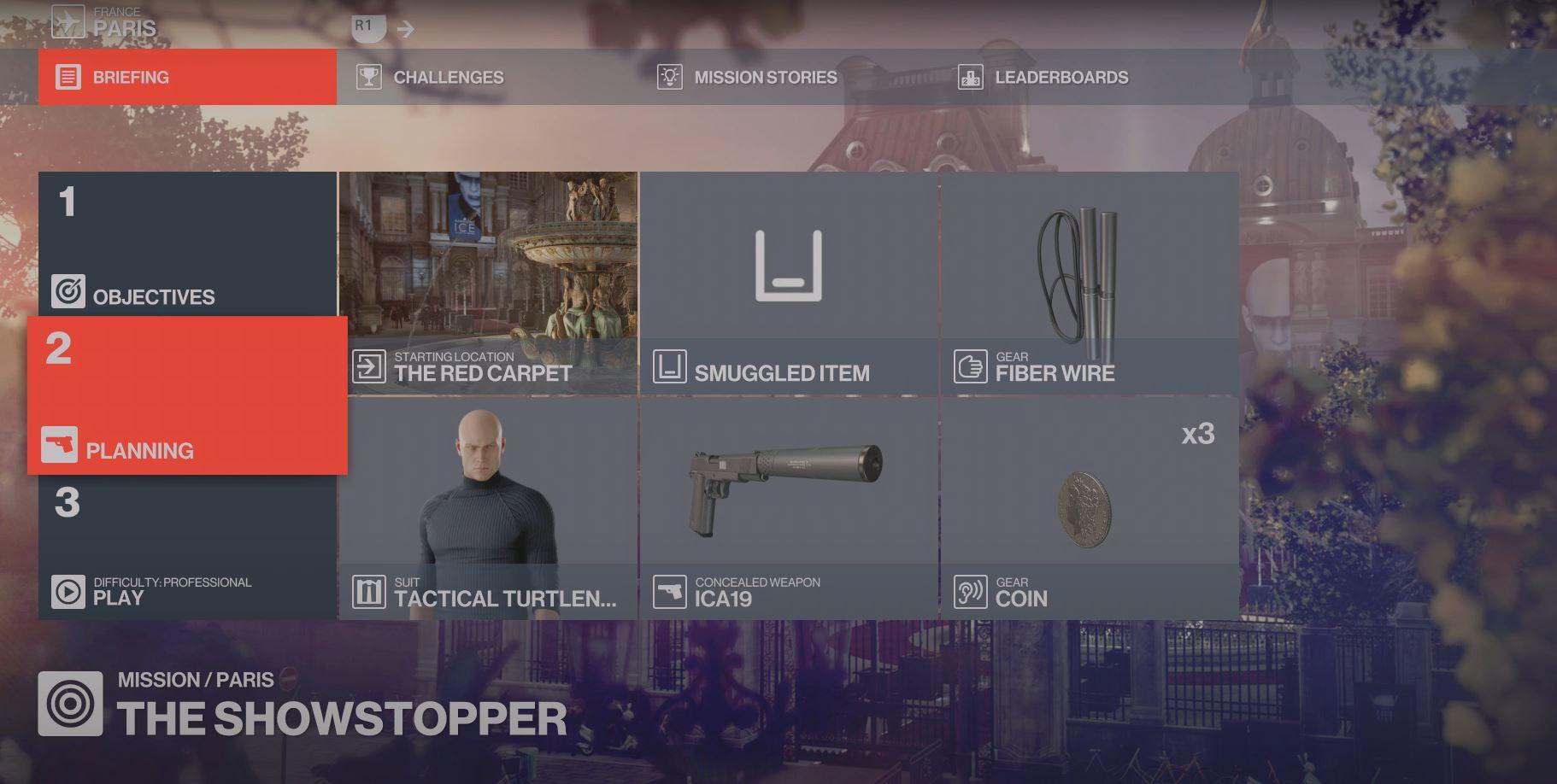Click the concealed weapon icon on ICA19 card

tap(671, 590)
